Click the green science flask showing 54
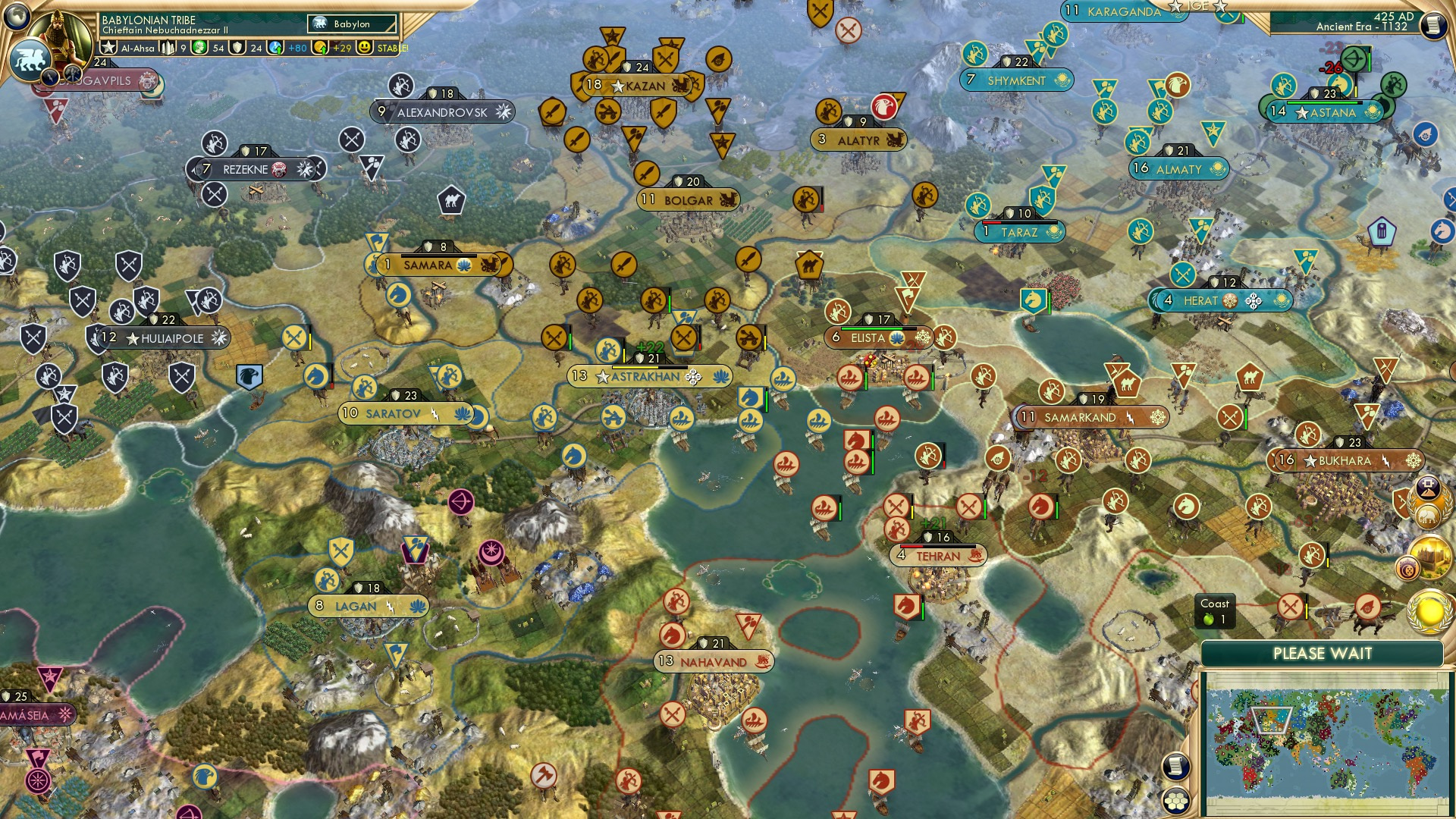 200,48
